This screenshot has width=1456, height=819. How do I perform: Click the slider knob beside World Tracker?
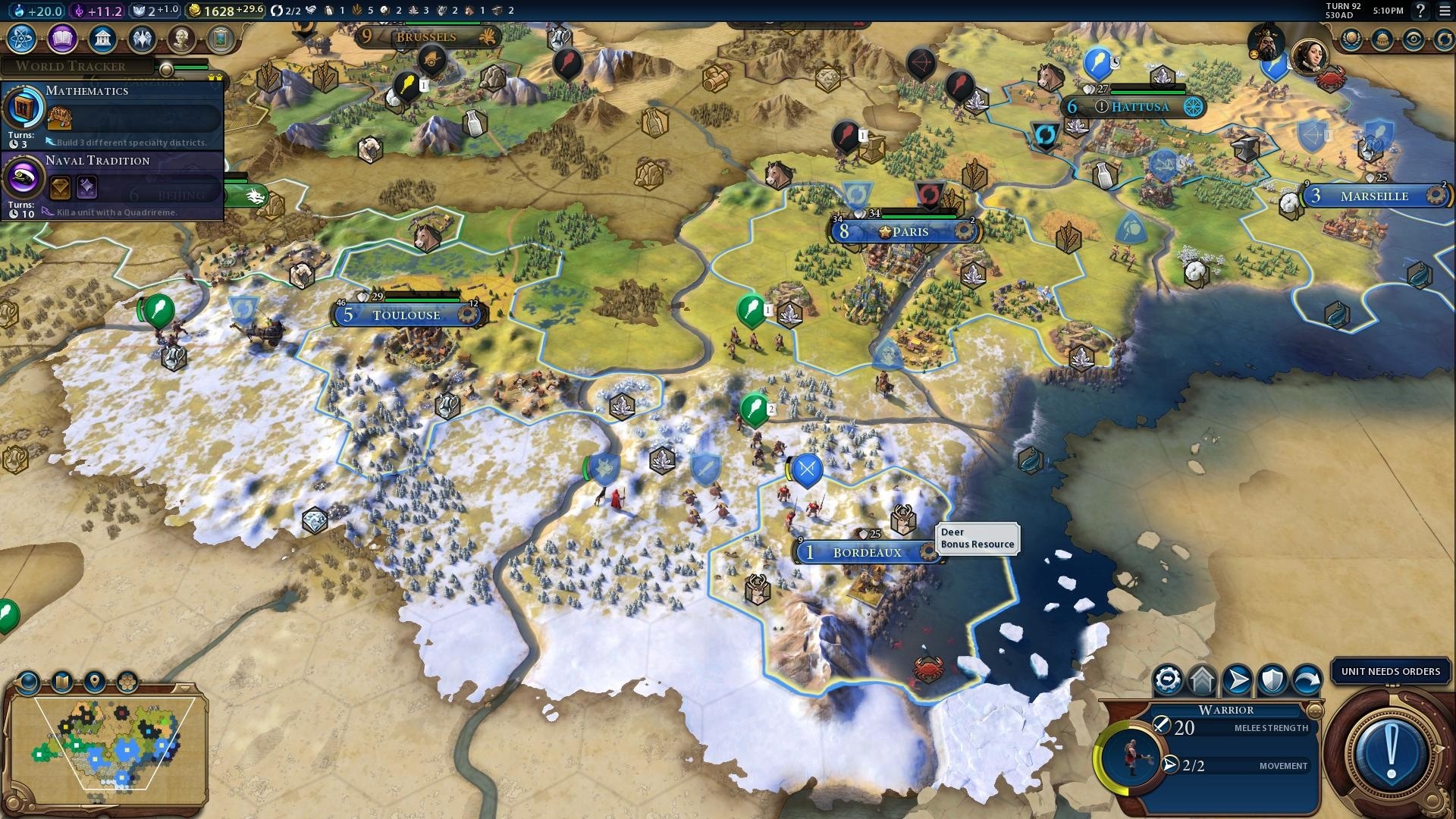click(165, 71)
